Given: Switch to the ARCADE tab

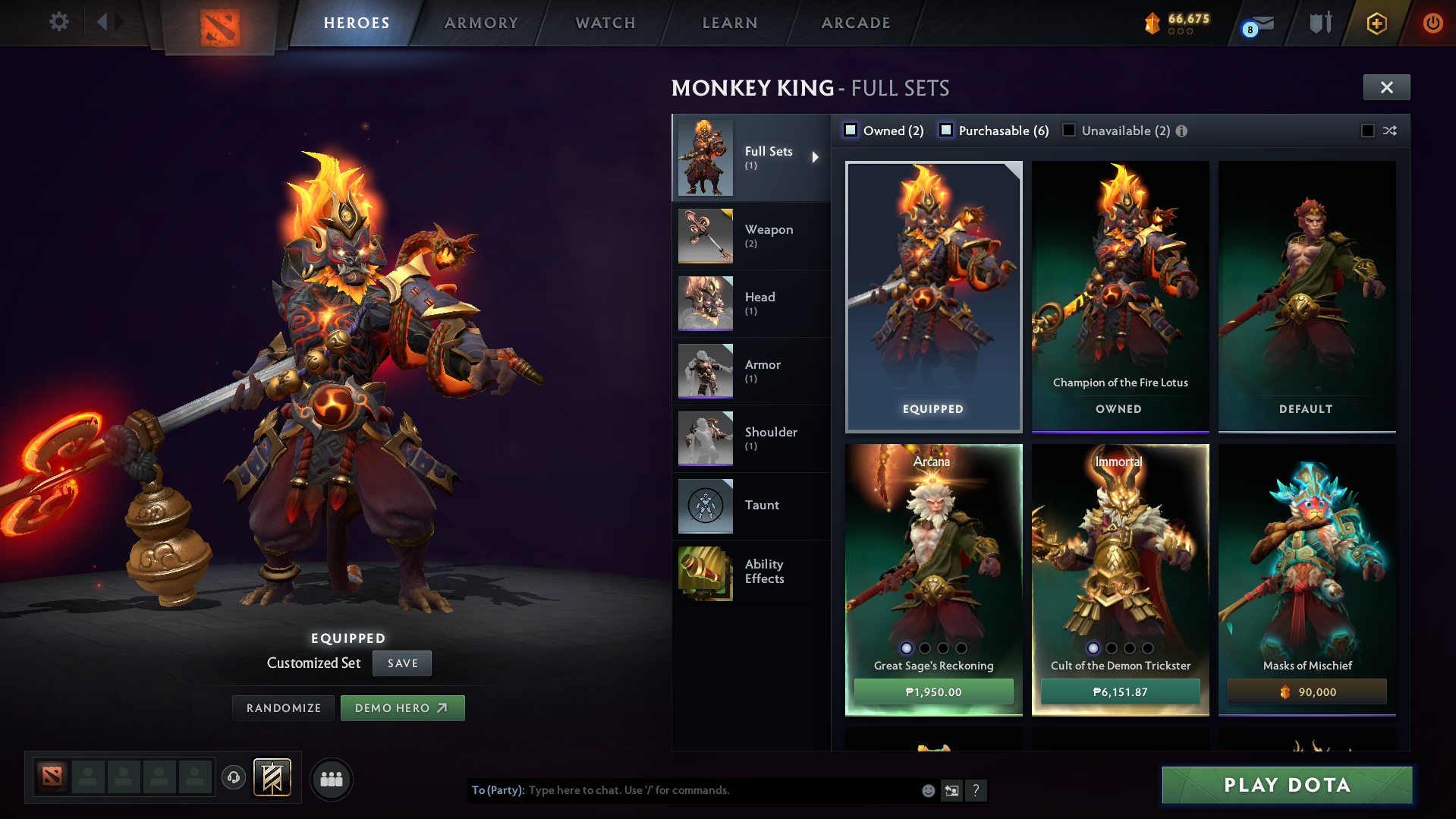Looking at the screenshot, I should point(855,23).
